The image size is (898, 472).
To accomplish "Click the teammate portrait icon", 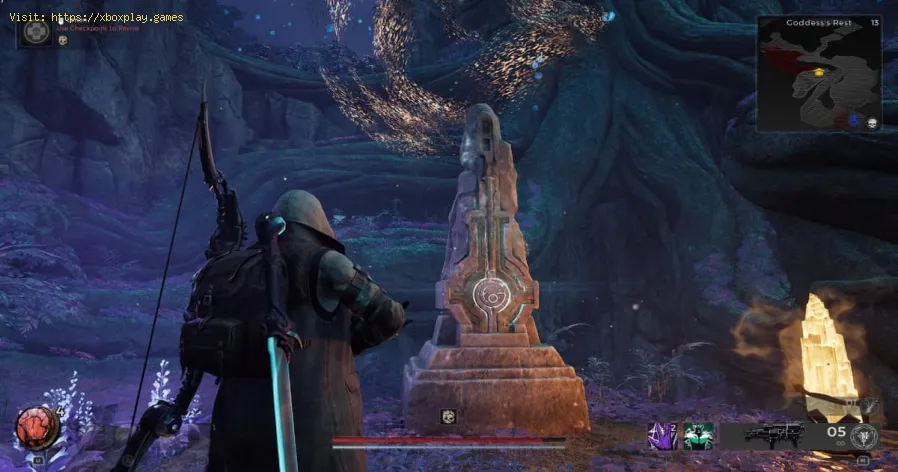I will [x=38, y=31].
